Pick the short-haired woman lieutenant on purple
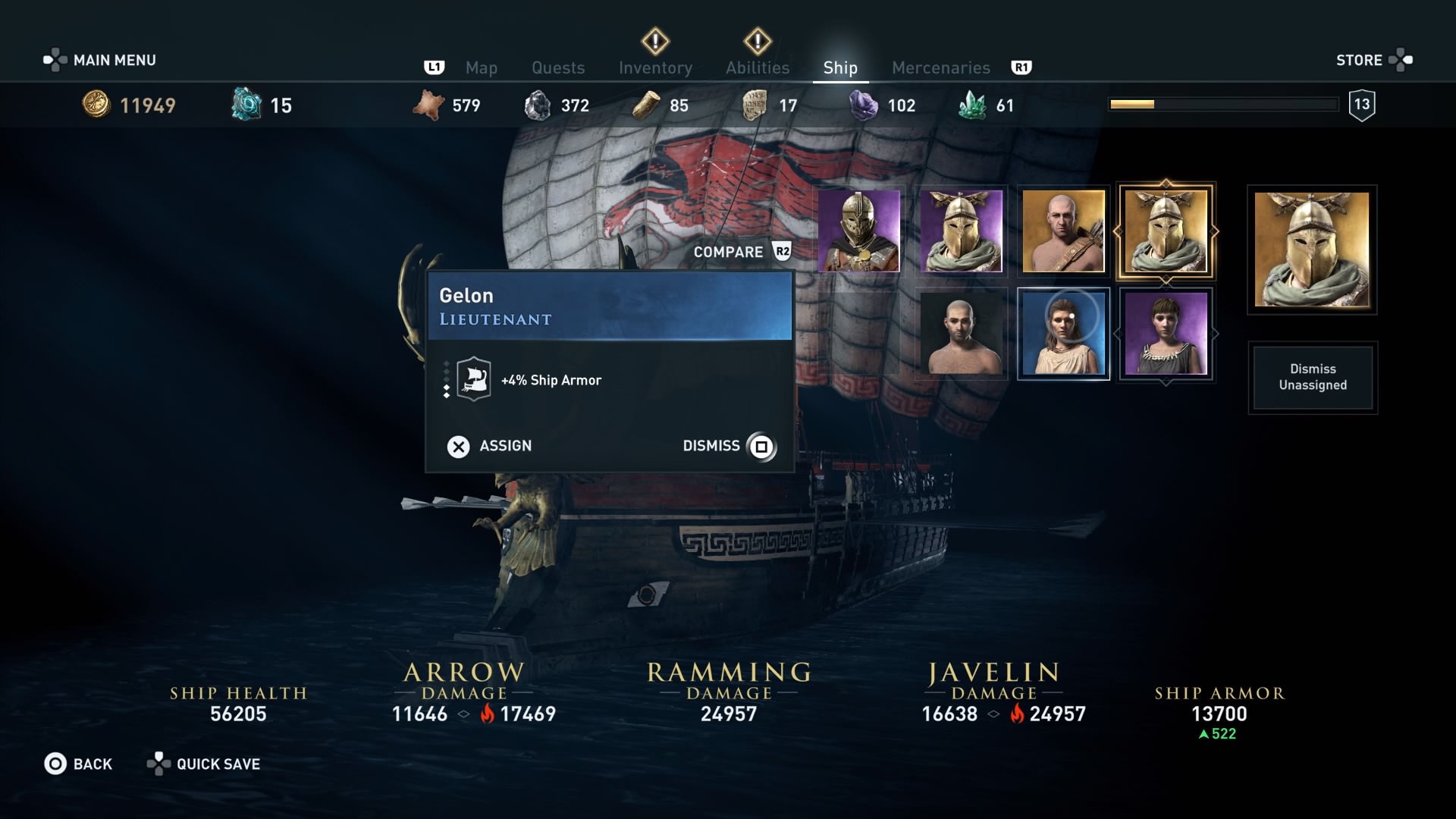Image resolution: width=1456 pixels, height=819 pixels. [1166, 334]
